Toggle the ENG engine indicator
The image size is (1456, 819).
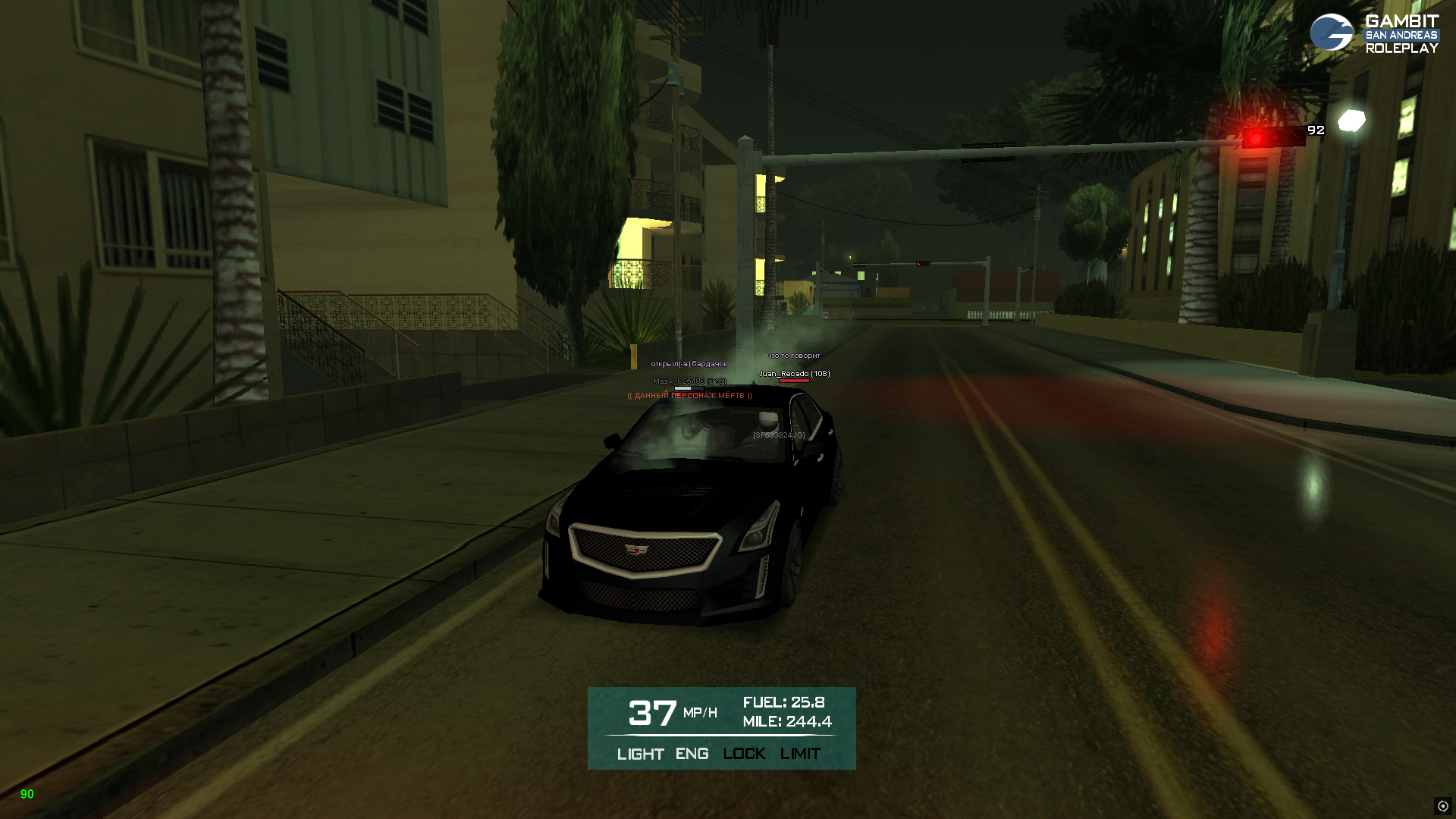[x=692, y=754]
